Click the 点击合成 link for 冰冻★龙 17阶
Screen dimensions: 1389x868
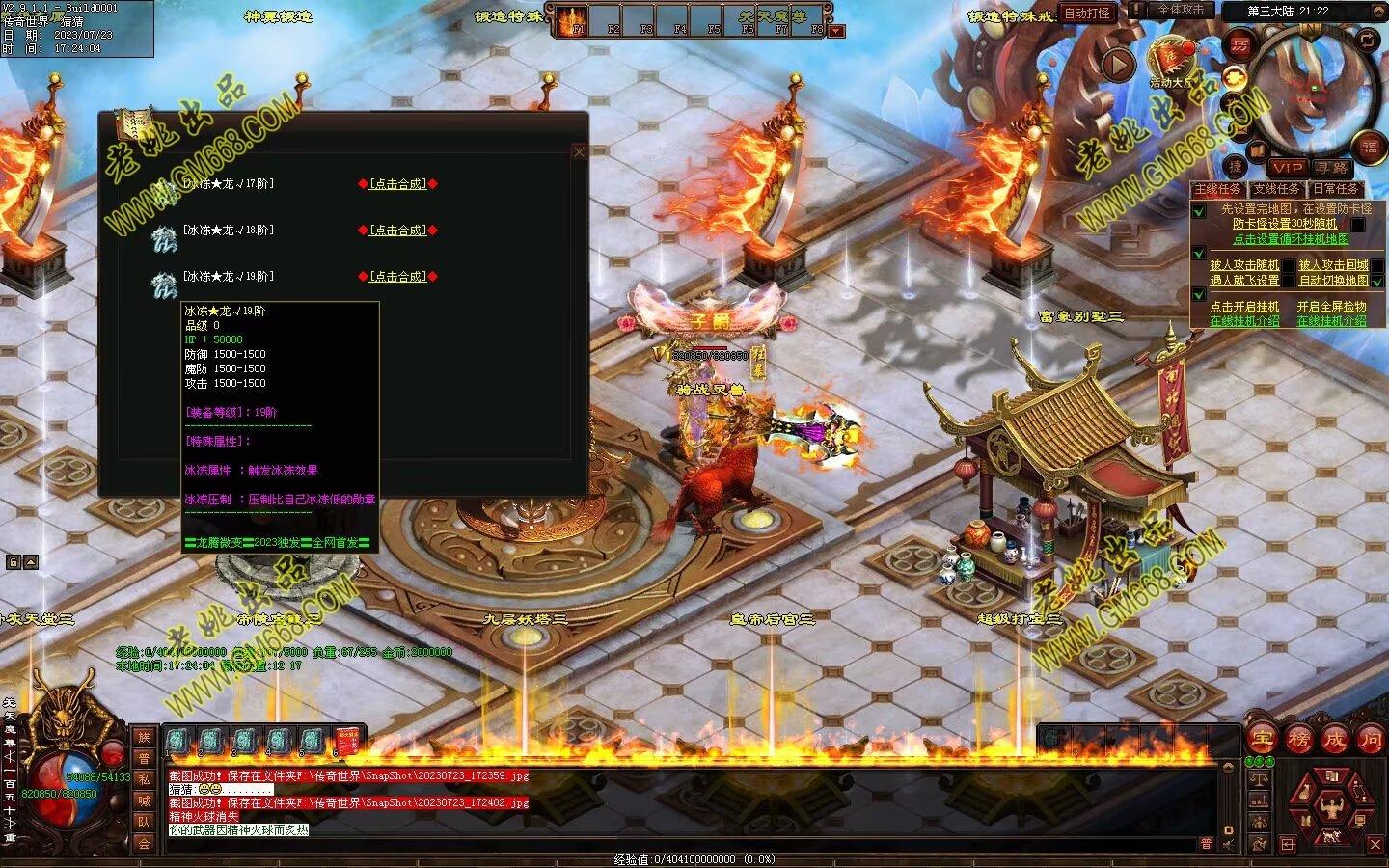pyautogui.click(x=398, y=184)
